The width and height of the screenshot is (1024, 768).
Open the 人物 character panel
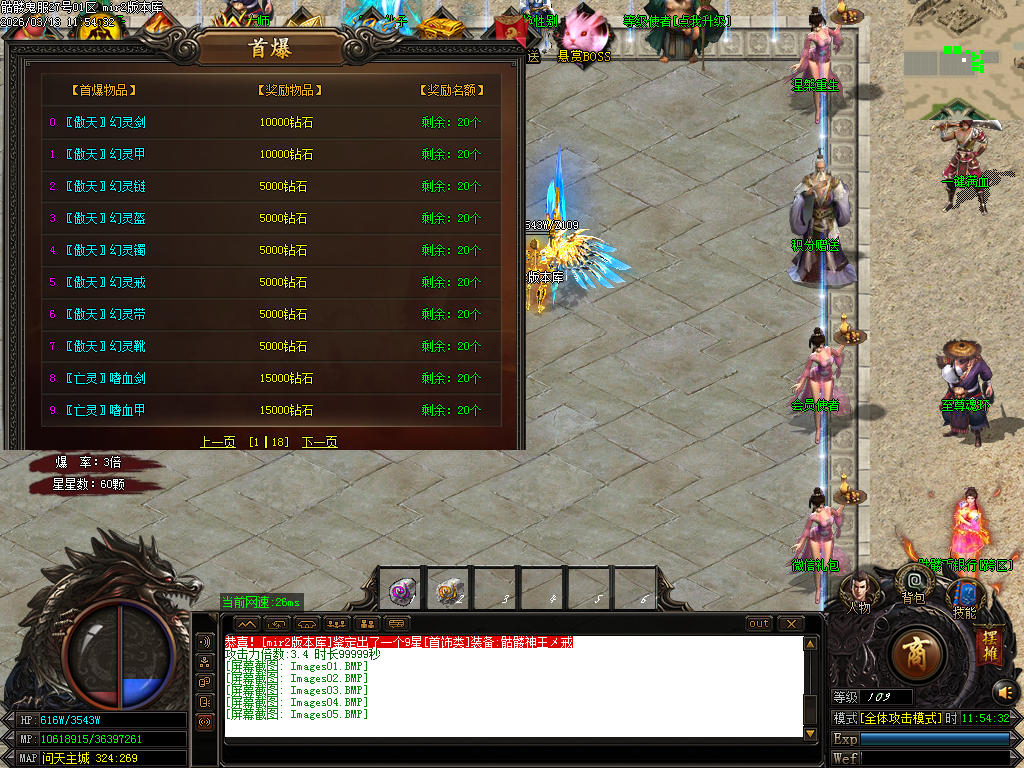pos(858,593)
